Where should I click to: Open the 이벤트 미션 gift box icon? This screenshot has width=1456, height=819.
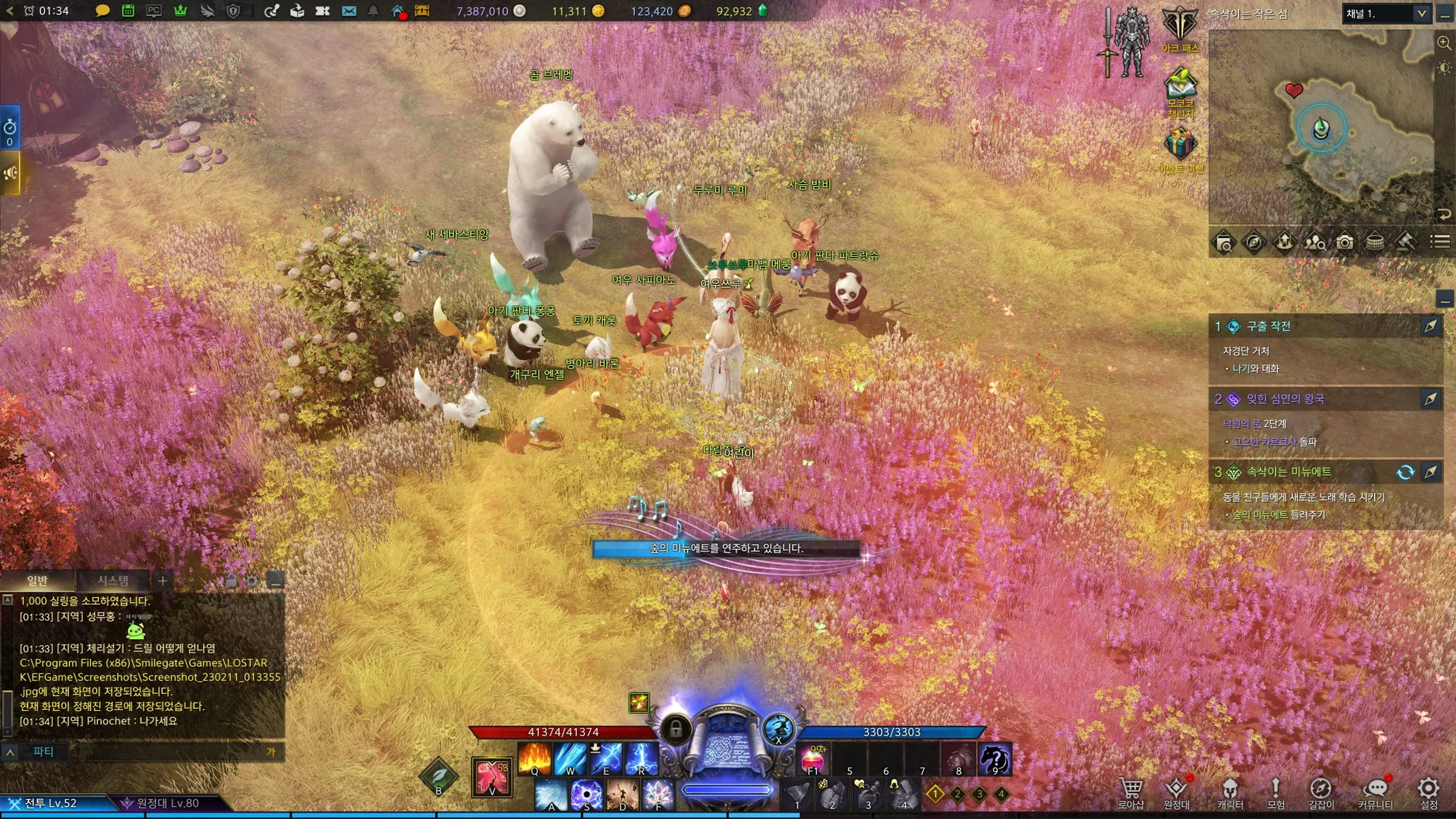pos(1180,148)
